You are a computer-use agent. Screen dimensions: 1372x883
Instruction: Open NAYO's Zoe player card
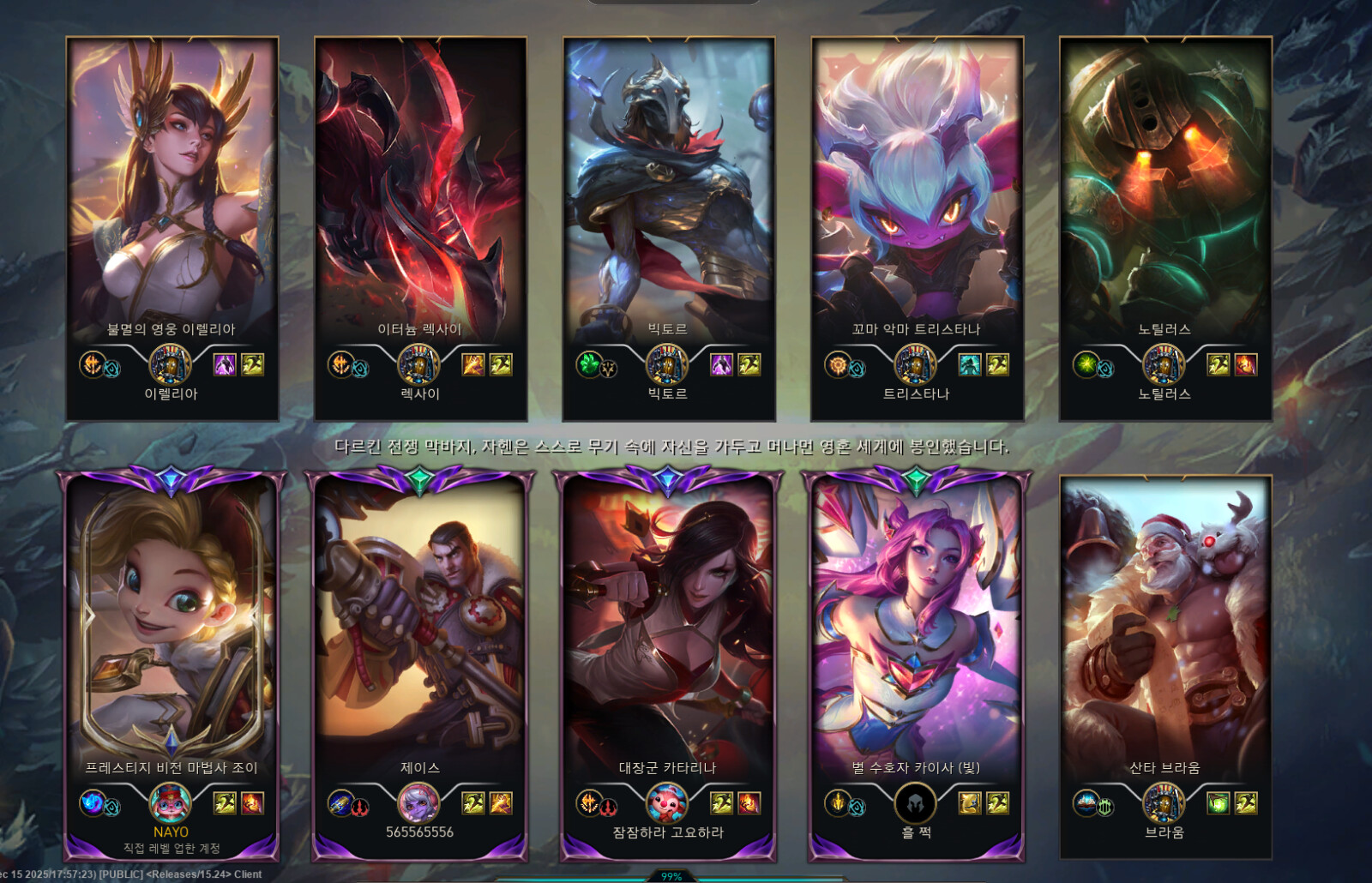tap(171, 634)
